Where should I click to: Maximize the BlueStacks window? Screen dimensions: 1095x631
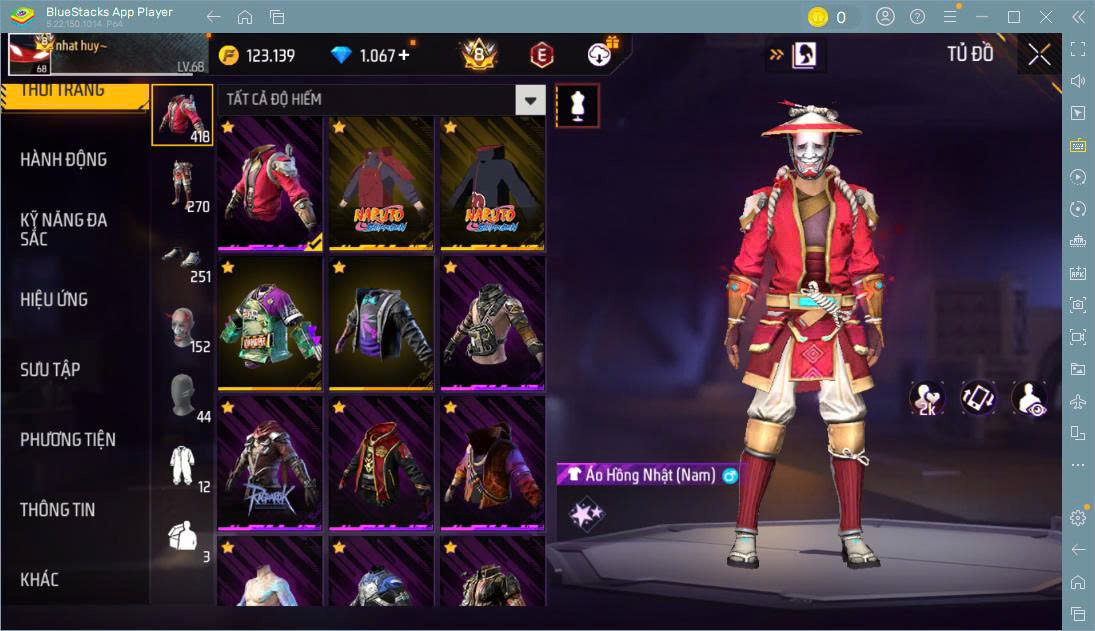click(1014, 17)
